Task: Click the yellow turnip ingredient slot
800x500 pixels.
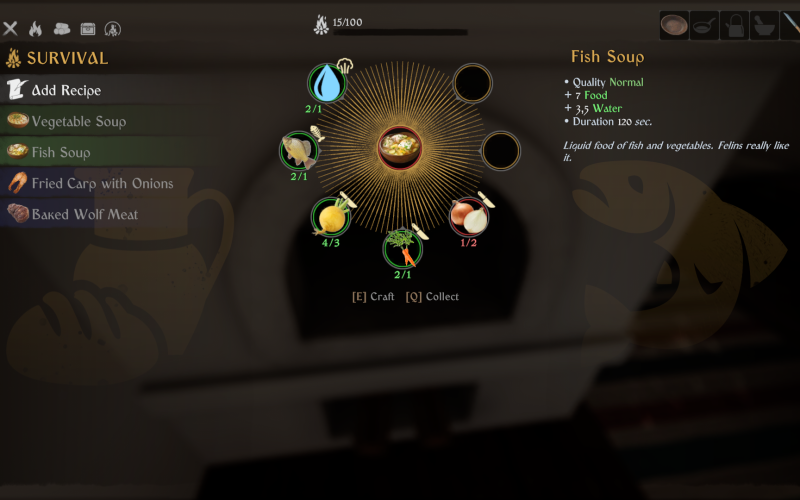Action: pos(330,216)
